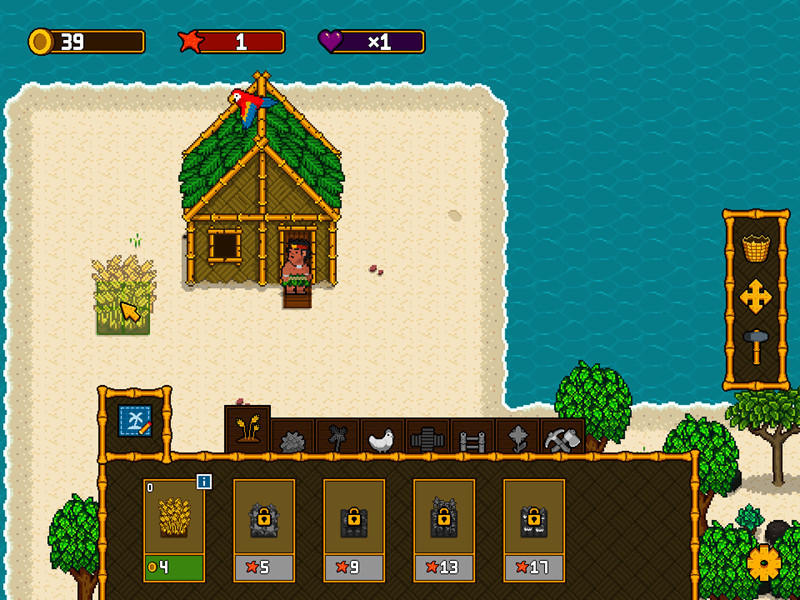Choose the locked item requiring 5 stars
The width and height of the screenshot is (800, 600).
[x=264, y=529]
